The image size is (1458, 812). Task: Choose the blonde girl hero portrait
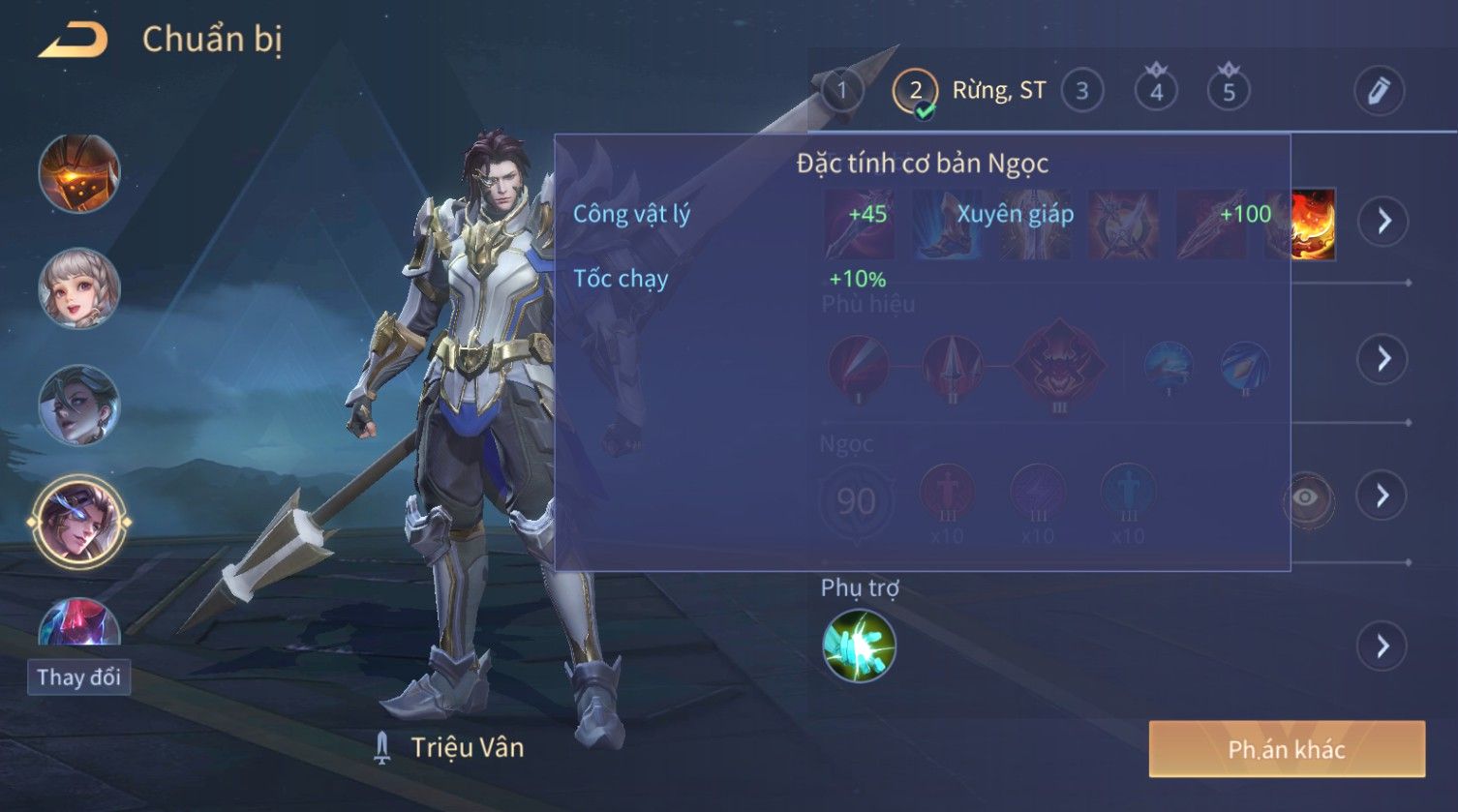point(79,288)
